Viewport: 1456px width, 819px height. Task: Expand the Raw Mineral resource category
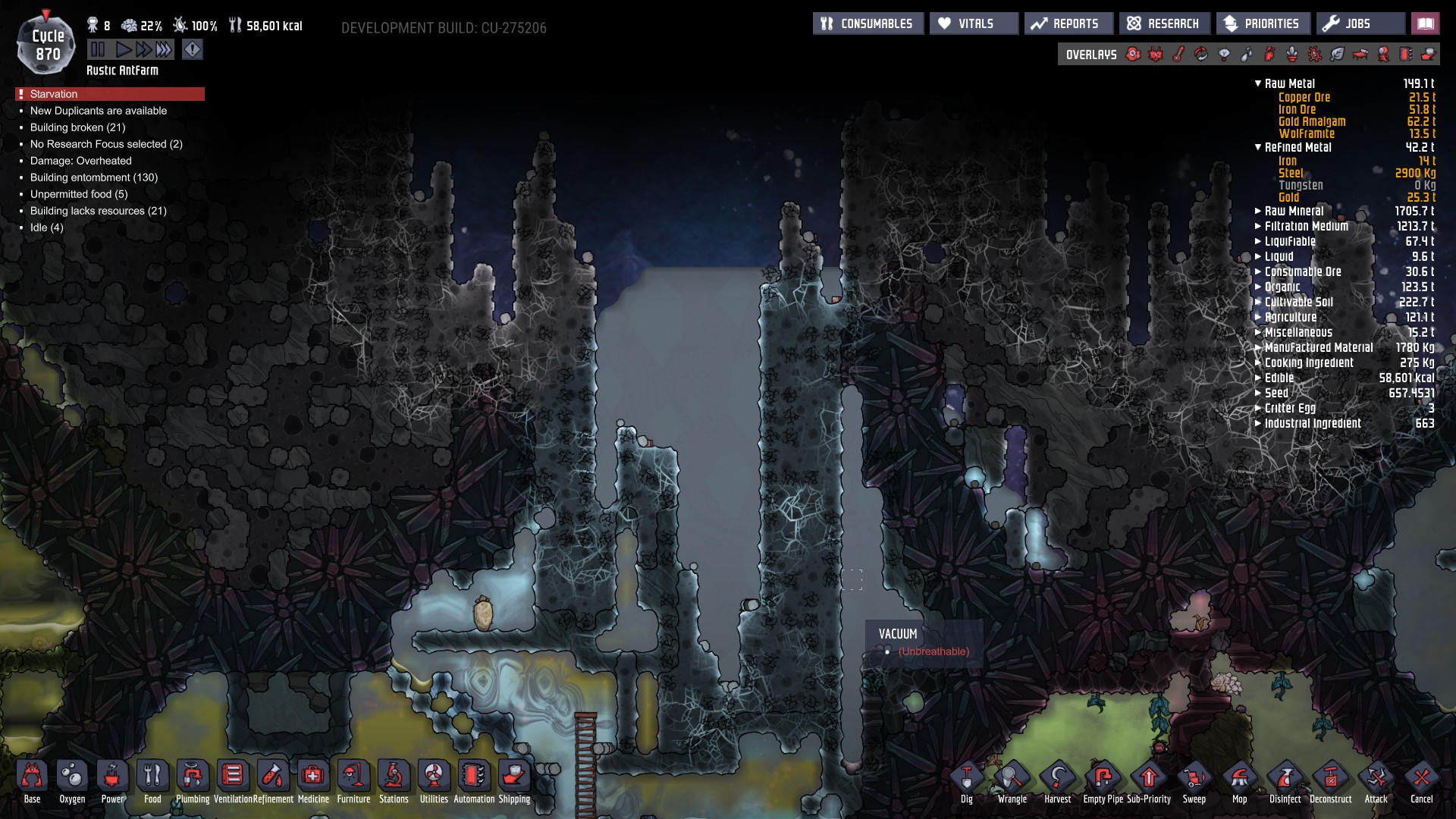coord(1258,211)
